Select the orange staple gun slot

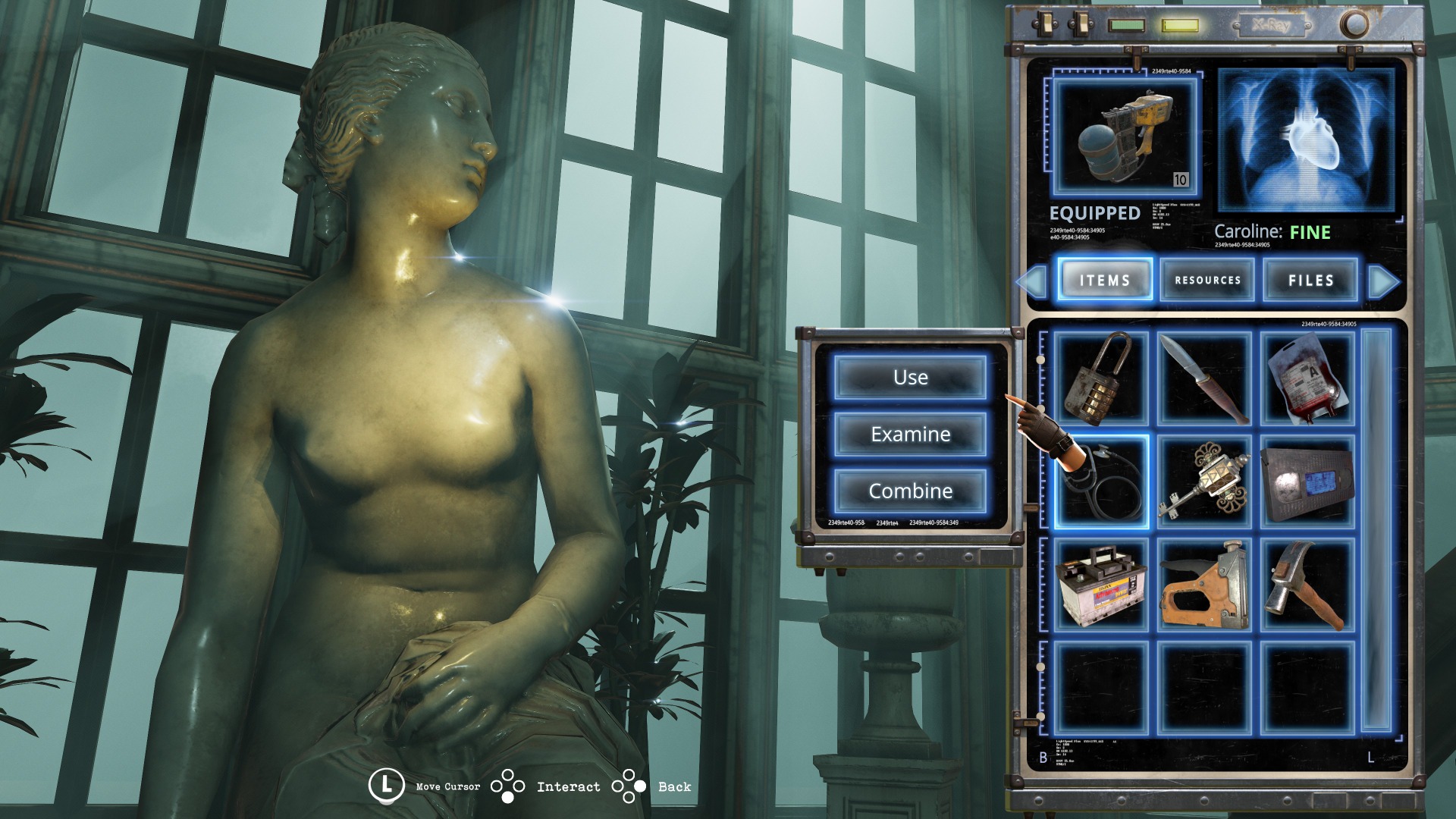(1204, 585)
